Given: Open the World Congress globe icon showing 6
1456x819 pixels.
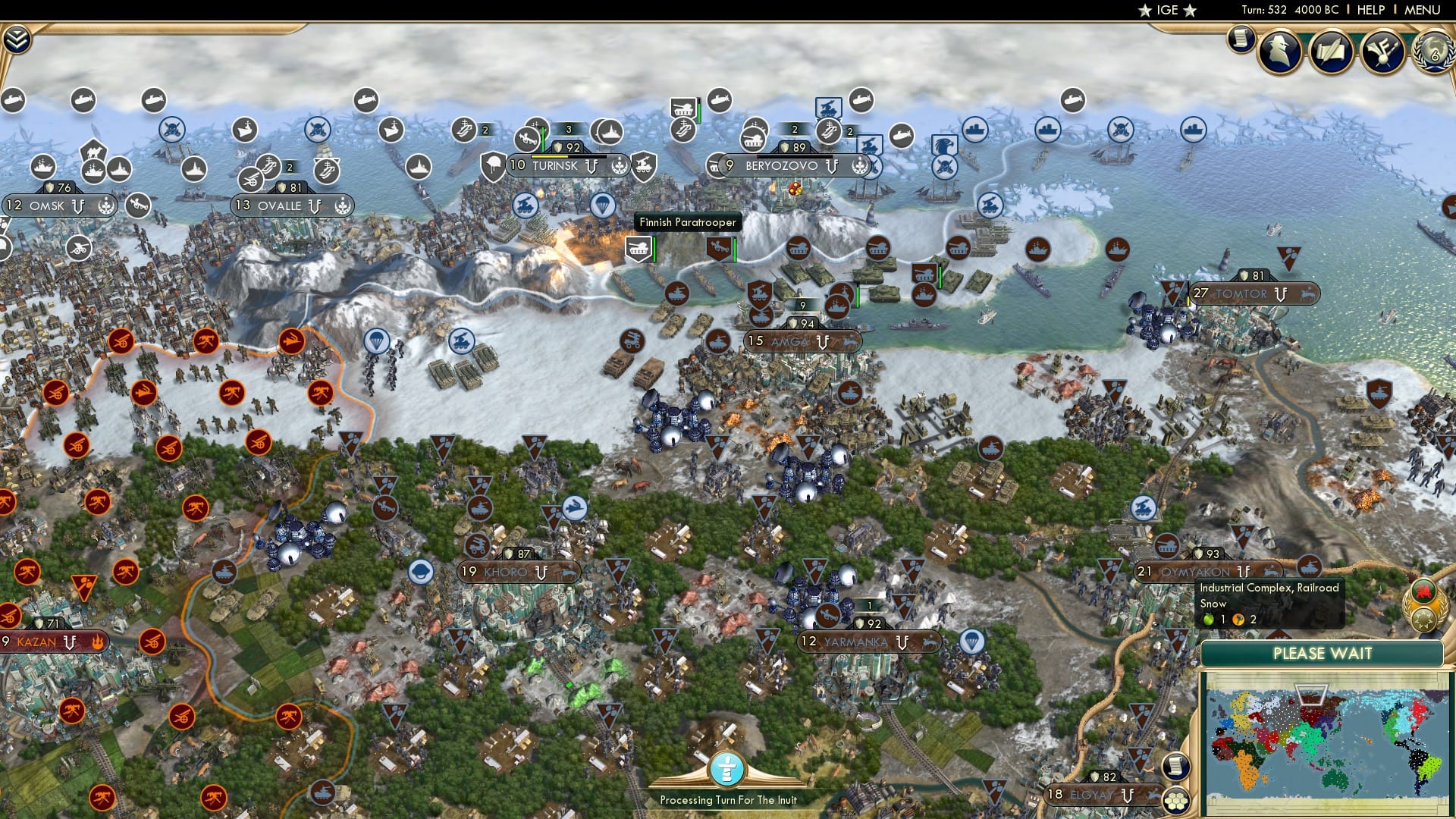Looking at the screenshot, I should [x=1432, y=53].
